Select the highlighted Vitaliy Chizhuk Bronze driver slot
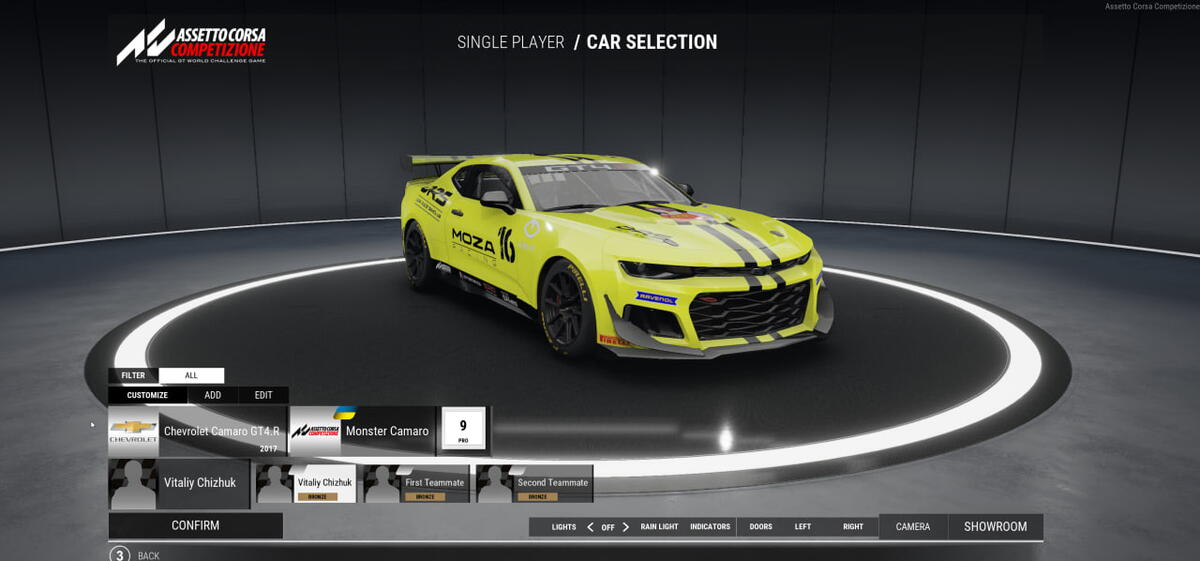 306,484
